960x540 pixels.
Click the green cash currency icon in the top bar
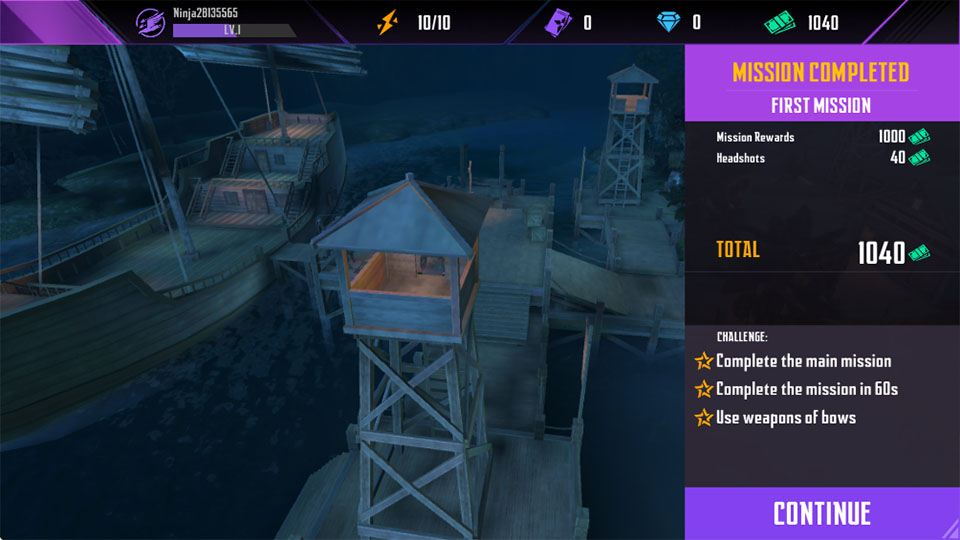pyautogui.click(x=779, y=22)
